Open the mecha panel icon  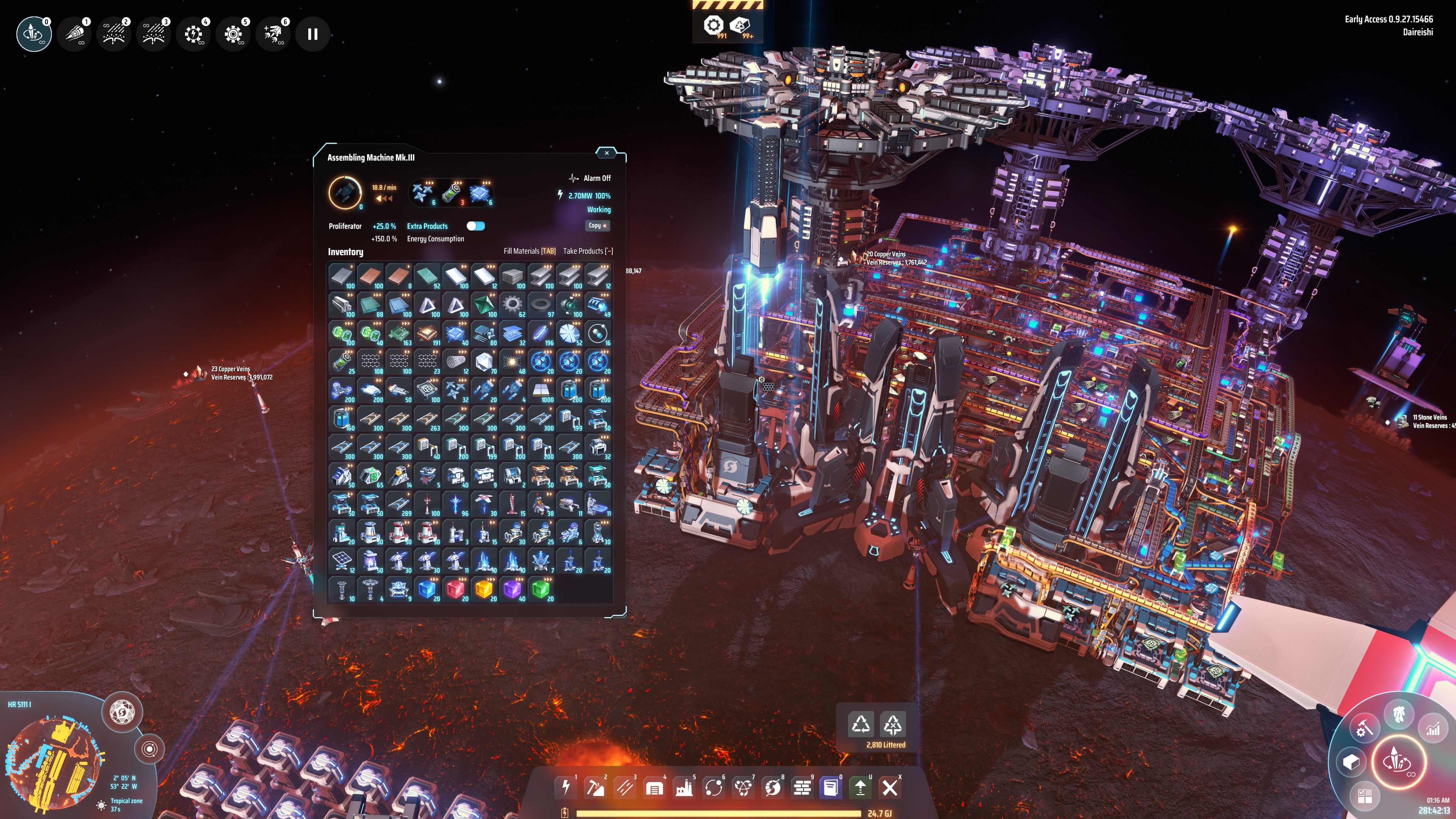pos(1399,714)
